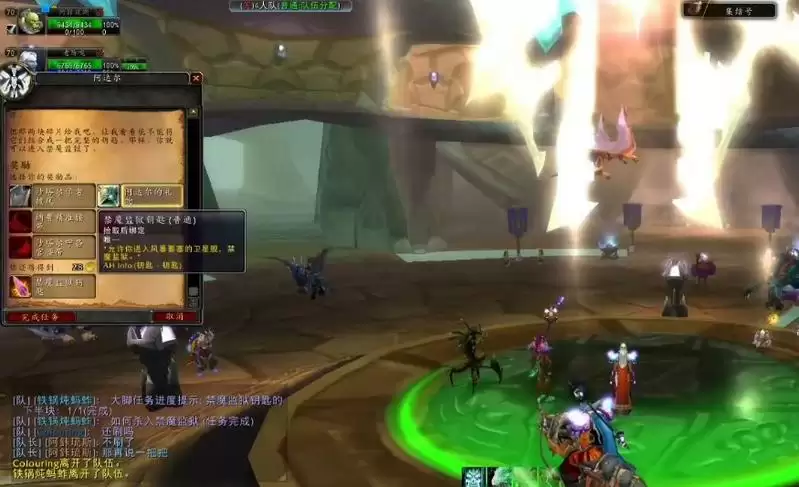Select the pink key reward item
799x487 pixels.
[52, 287]
